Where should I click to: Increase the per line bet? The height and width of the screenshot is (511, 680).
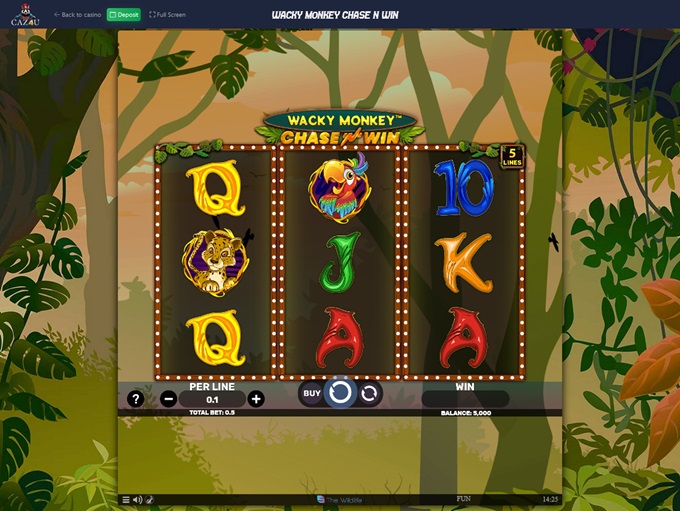tap(256, 399)
